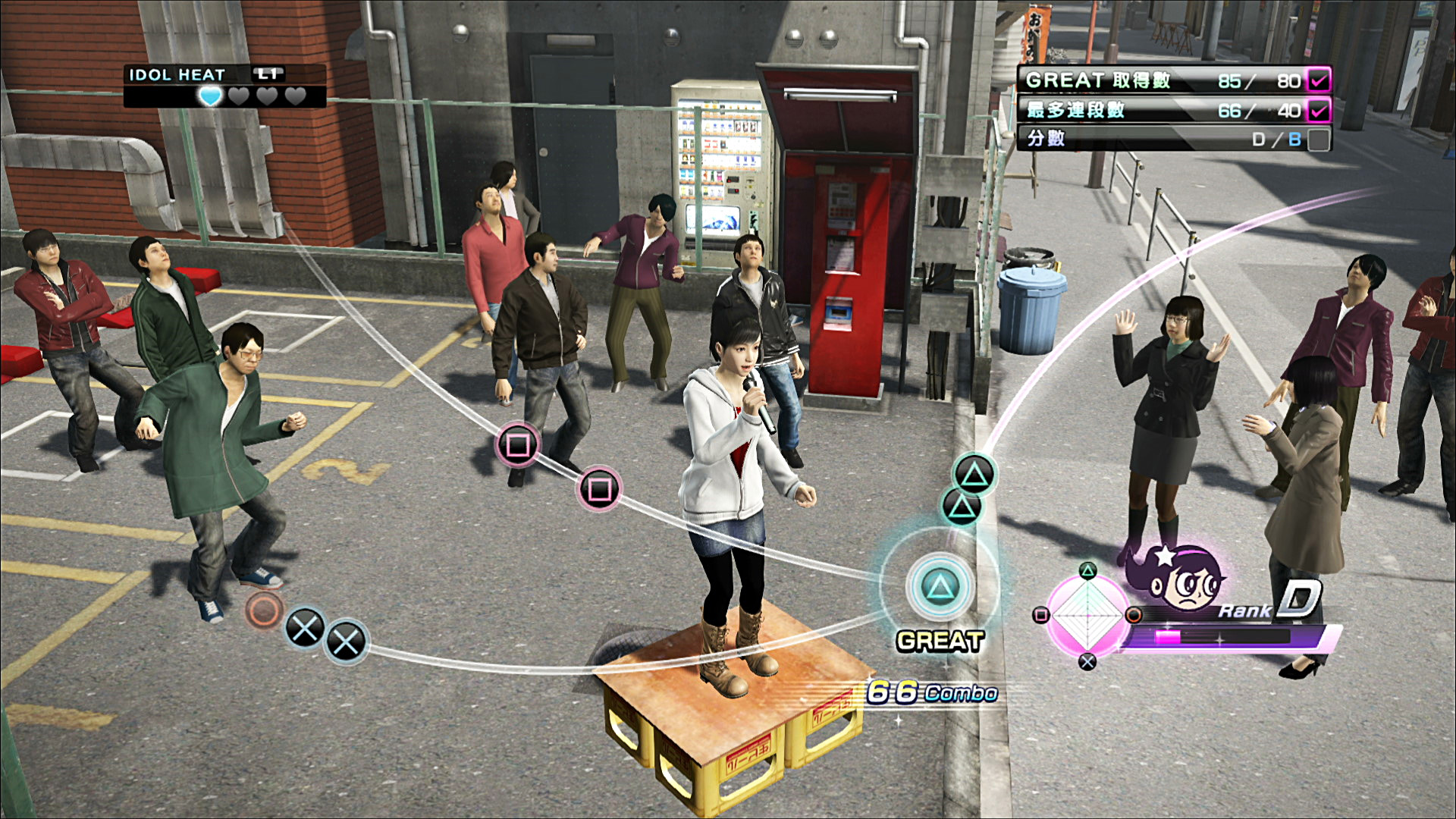Select the max combo objective row
Image resolution: width=1456 pixels, height=819 pixels.
click(x=1160, y=110)
